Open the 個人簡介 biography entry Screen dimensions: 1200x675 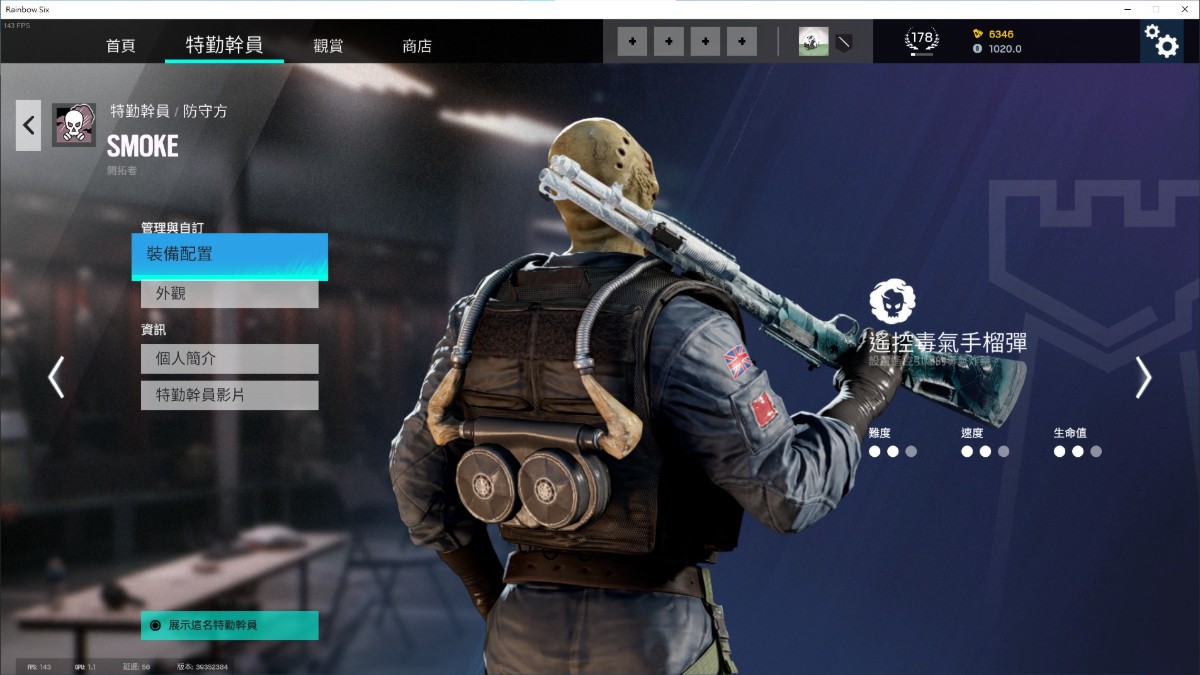[x=229, y=359]
